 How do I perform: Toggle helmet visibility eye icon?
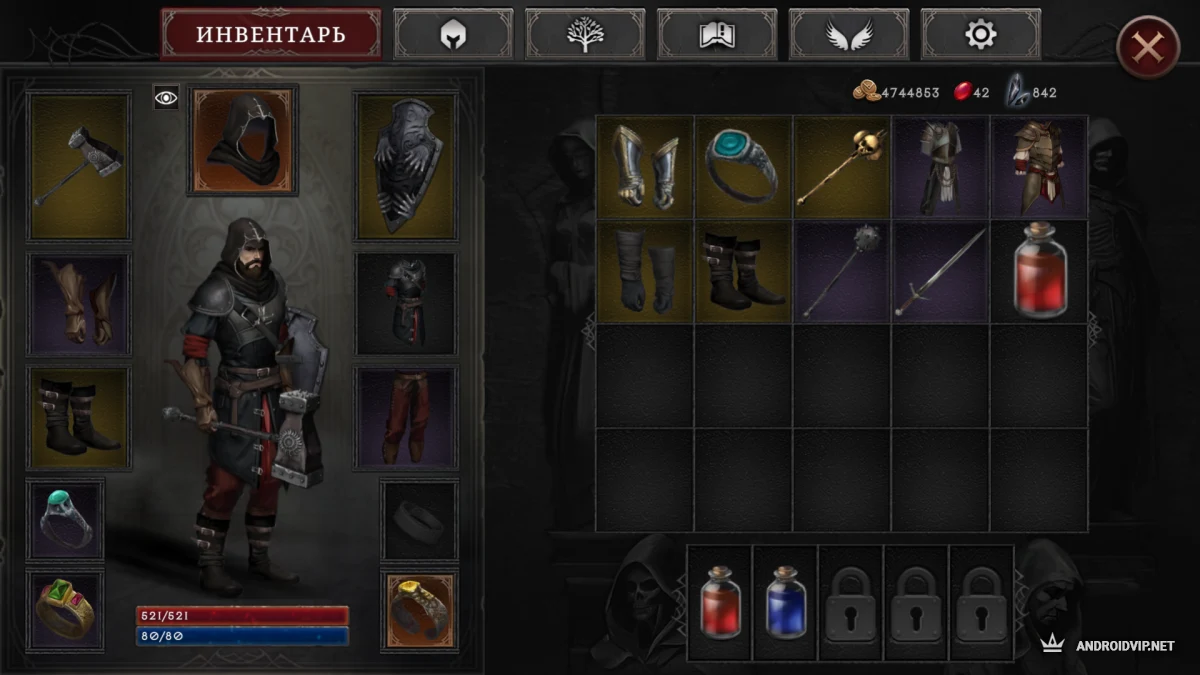[x=166, y=97]
